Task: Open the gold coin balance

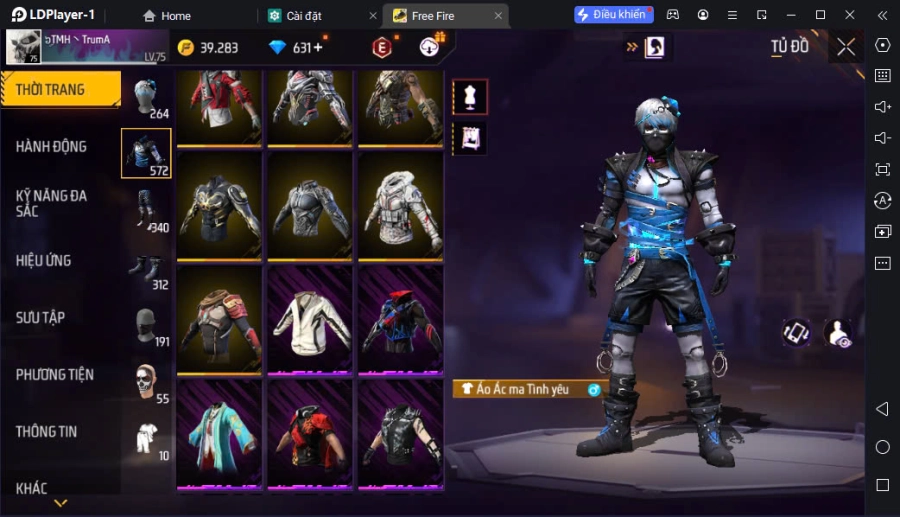Action: tap(208, 48)
